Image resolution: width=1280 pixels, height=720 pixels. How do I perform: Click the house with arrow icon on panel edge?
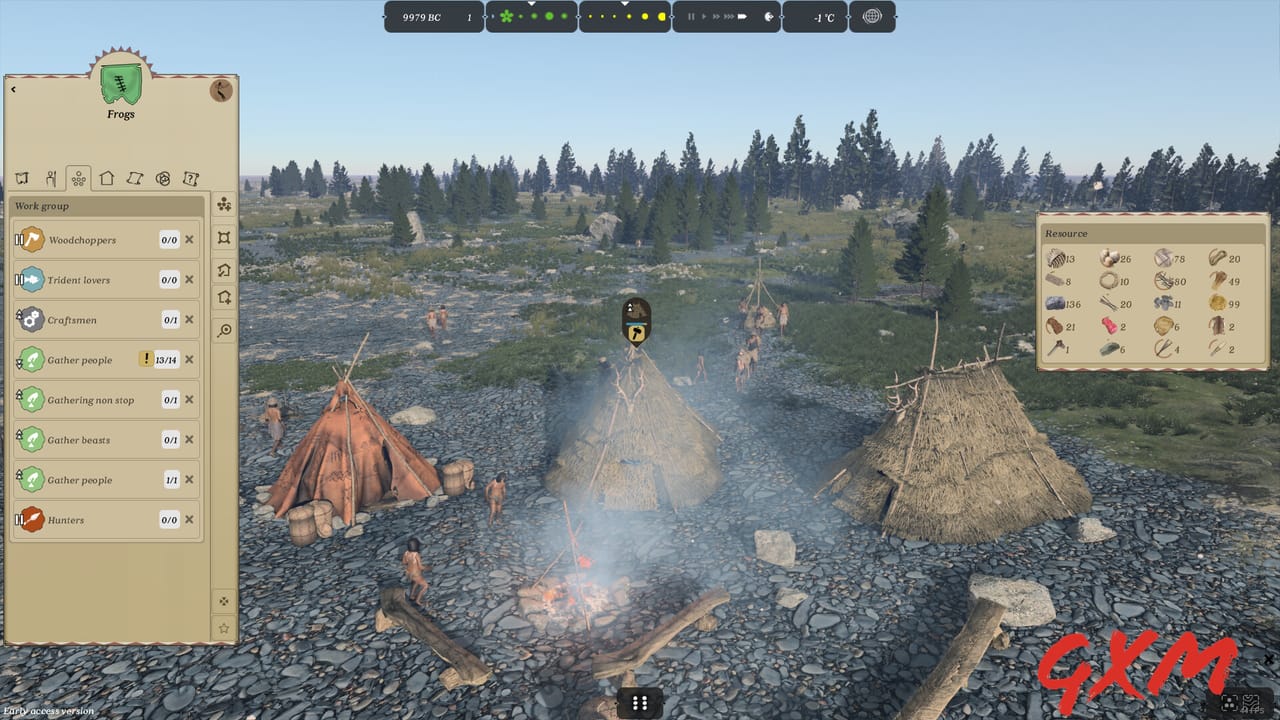[223, 270]
